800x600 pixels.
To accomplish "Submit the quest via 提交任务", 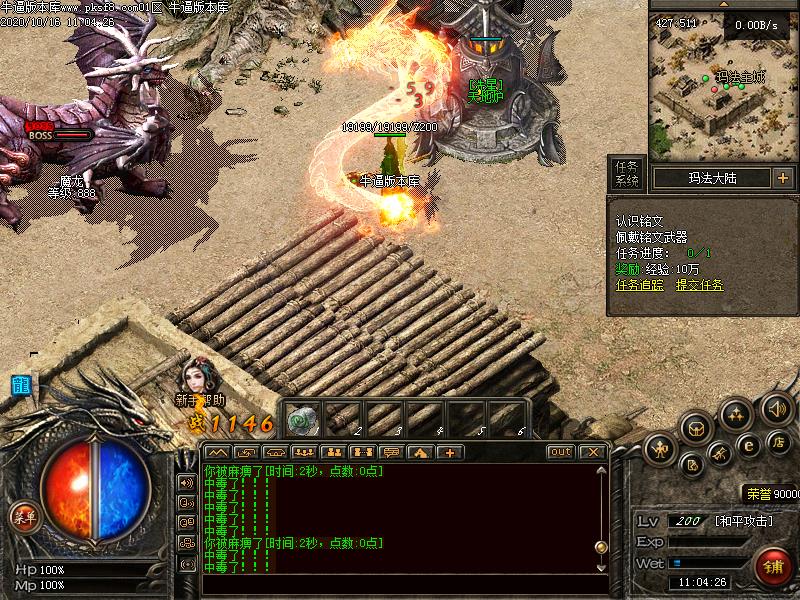I will (x=699, y=285).
